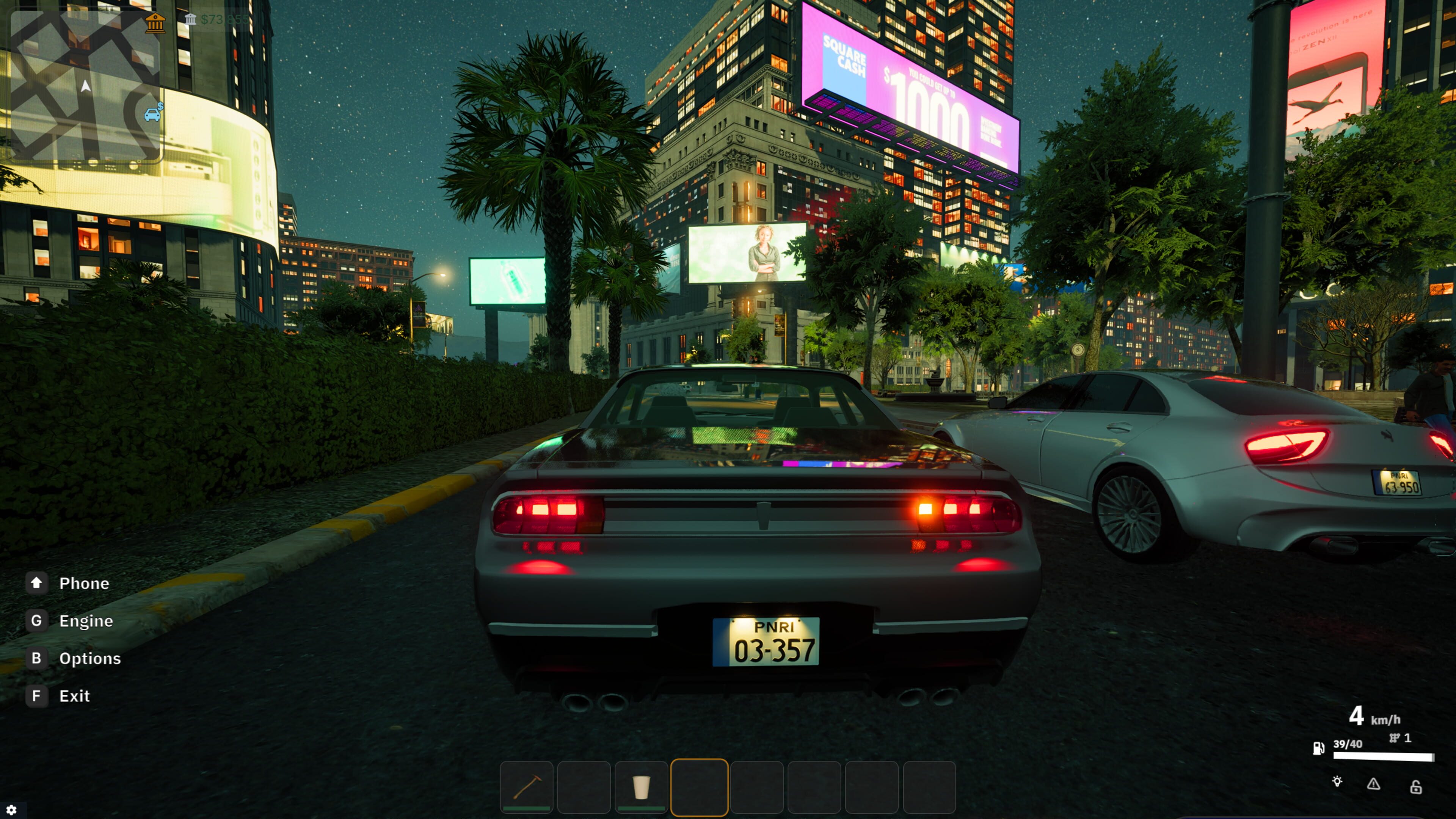This screenshot has width=1456, height=819.
Task: Toggle the Engine option
Action: point(86,621)
